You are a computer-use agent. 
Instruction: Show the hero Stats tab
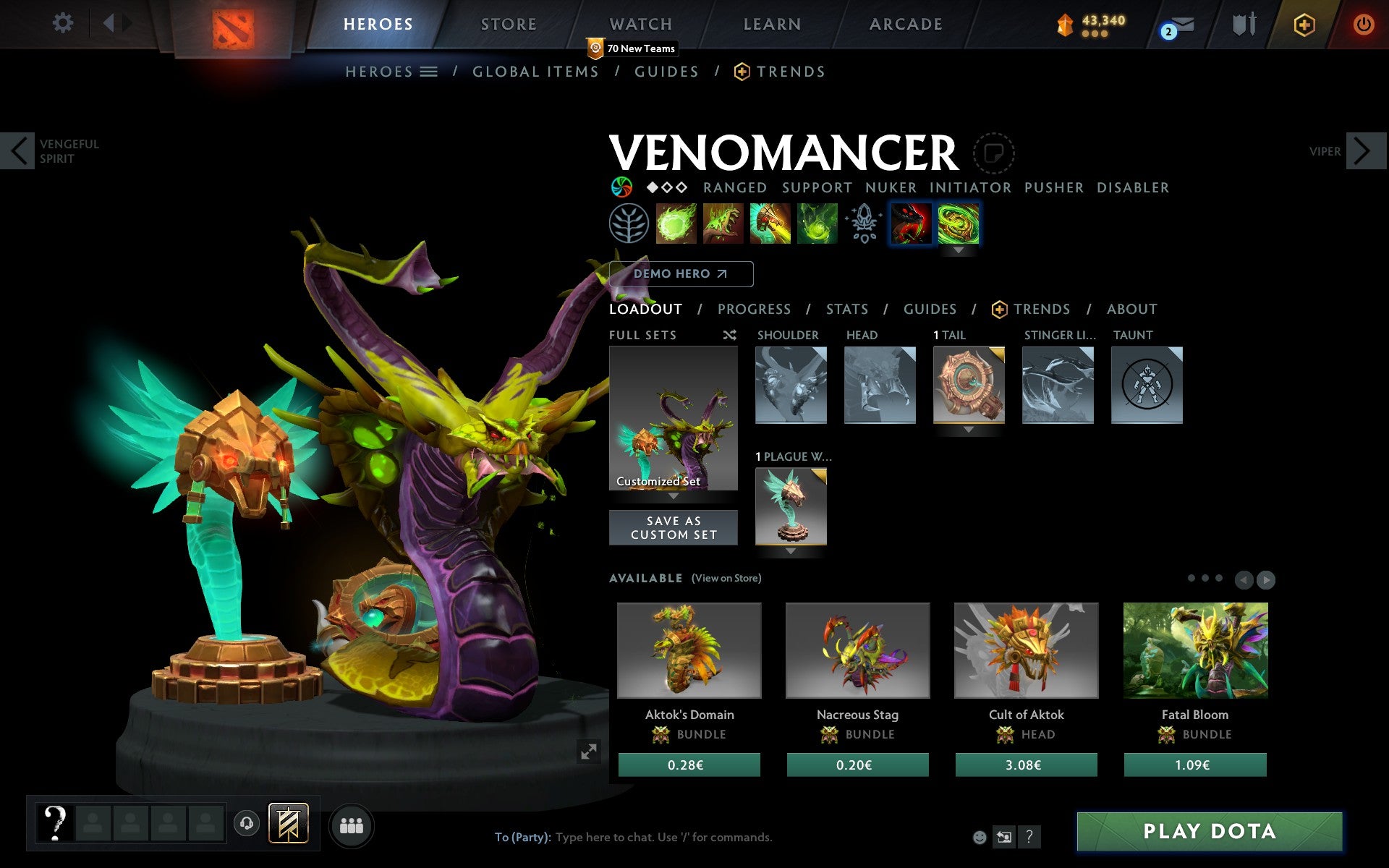846,310
